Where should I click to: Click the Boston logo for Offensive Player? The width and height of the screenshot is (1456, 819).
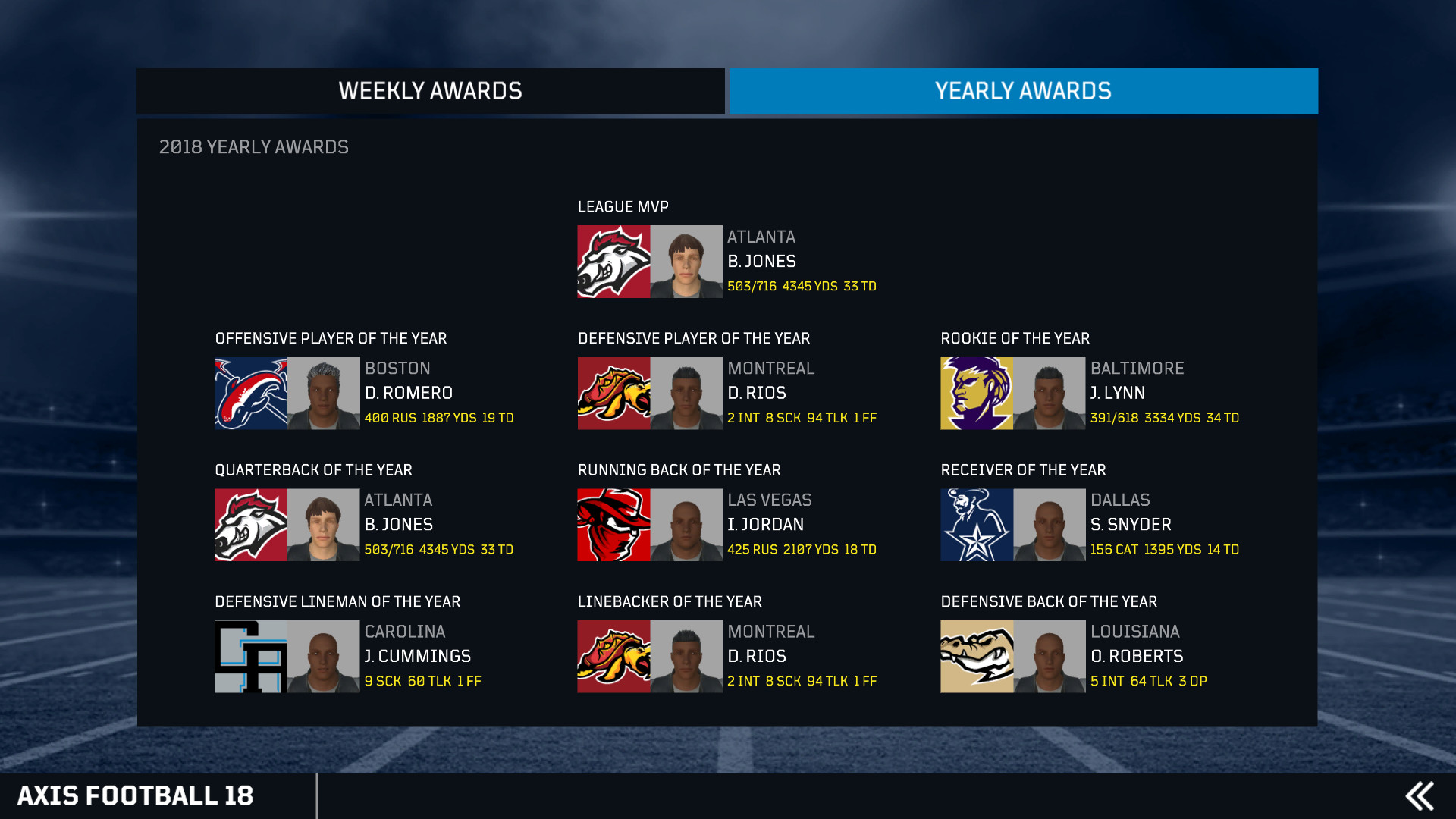tap(250, 394)
